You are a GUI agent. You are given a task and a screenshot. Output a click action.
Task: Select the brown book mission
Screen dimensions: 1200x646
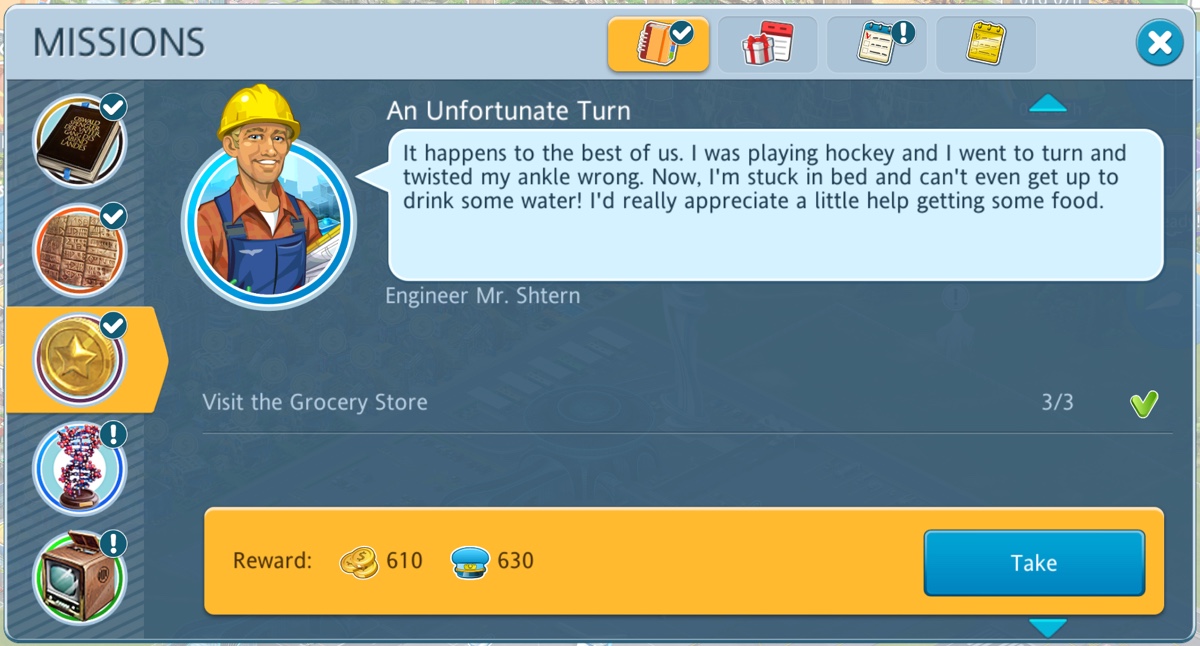coord(79,141)
